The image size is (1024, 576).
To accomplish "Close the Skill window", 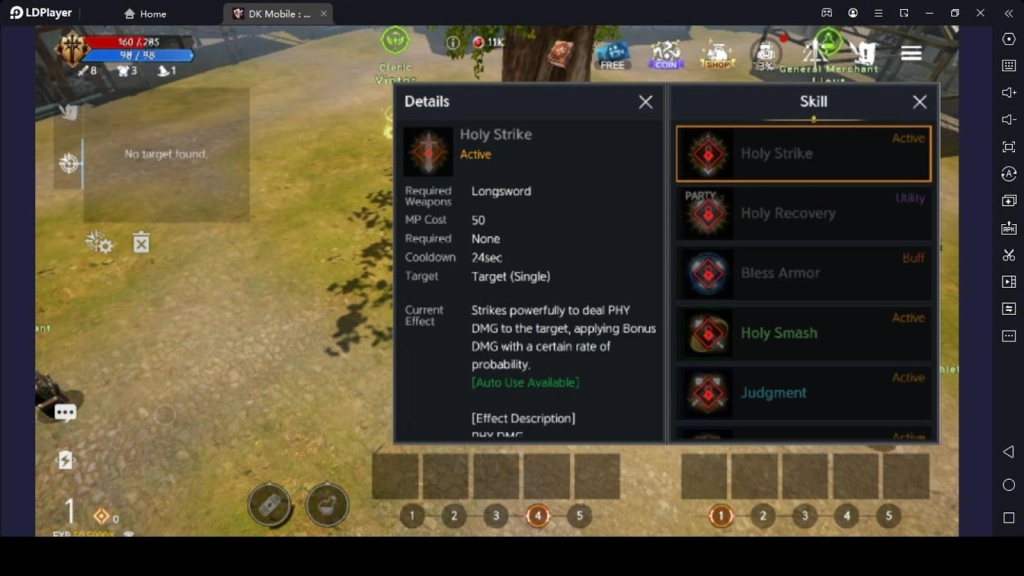I will click(920, 102).
